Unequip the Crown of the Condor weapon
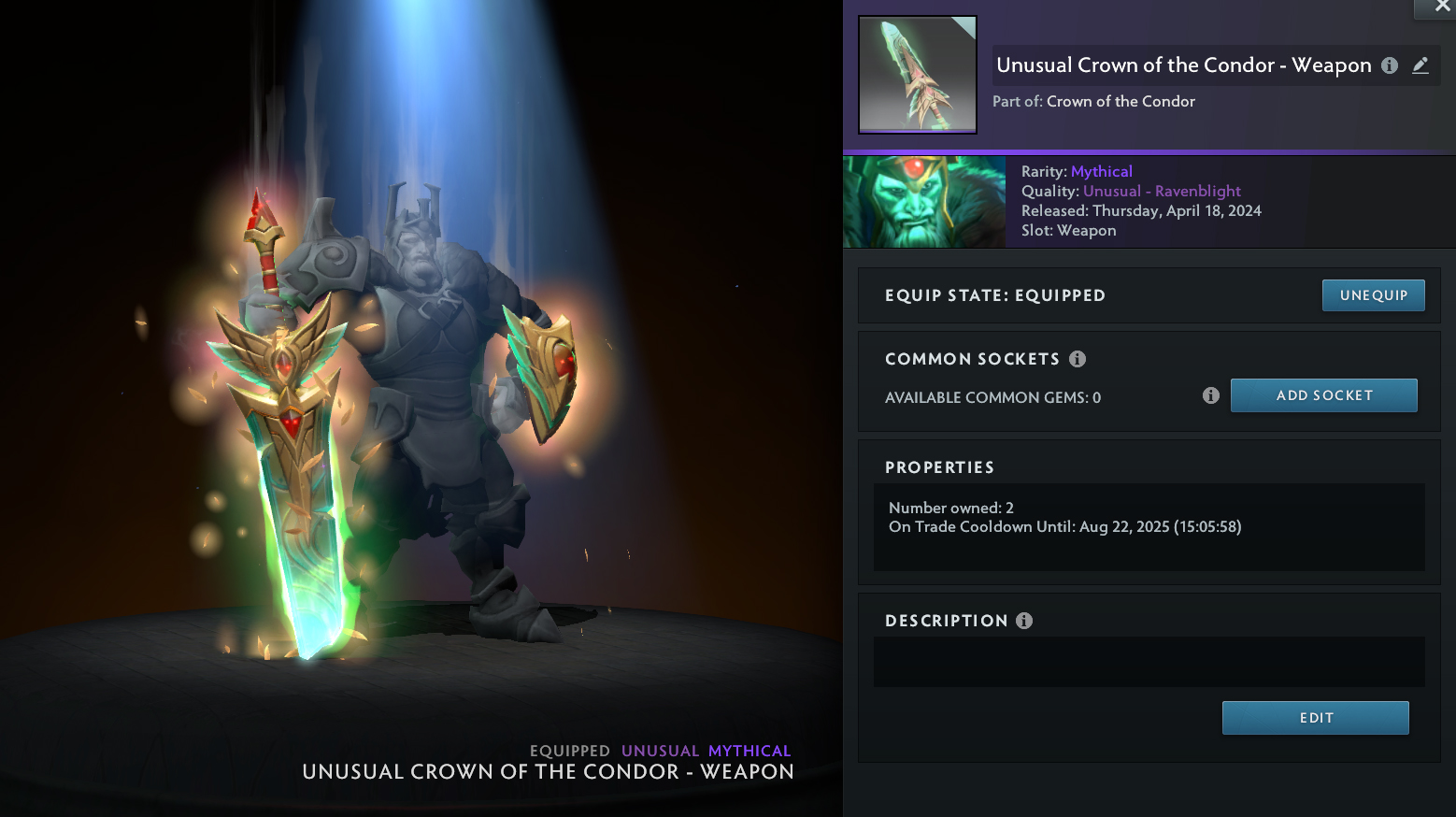The width and height of the screenshot is (1456, 817). point(1373,295)
